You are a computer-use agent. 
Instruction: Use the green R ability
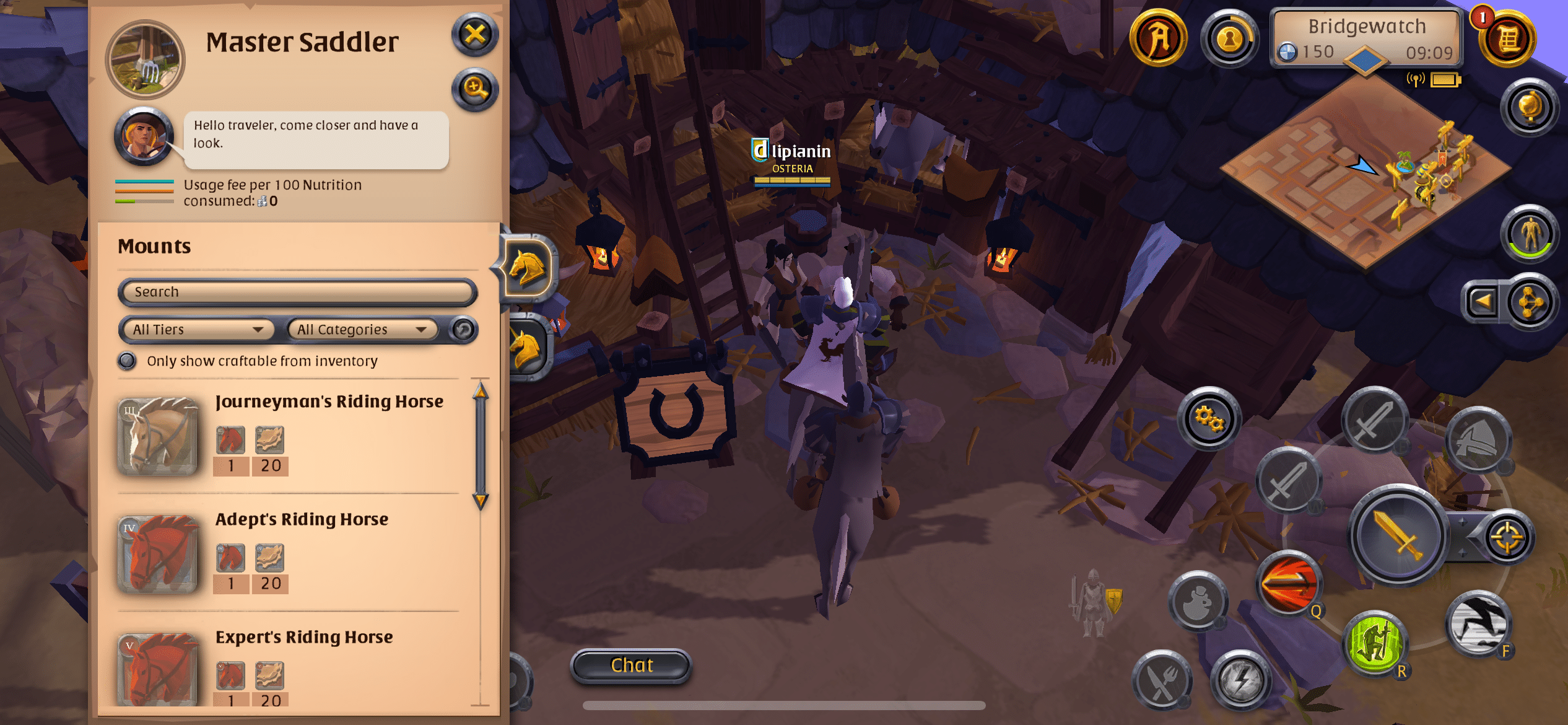[1374, 643]
